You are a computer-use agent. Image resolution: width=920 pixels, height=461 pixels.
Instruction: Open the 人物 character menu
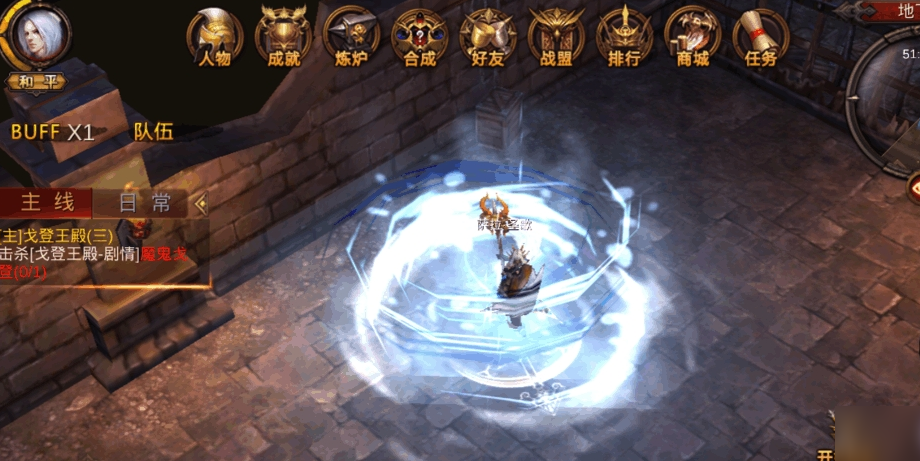tap(215, 37)
